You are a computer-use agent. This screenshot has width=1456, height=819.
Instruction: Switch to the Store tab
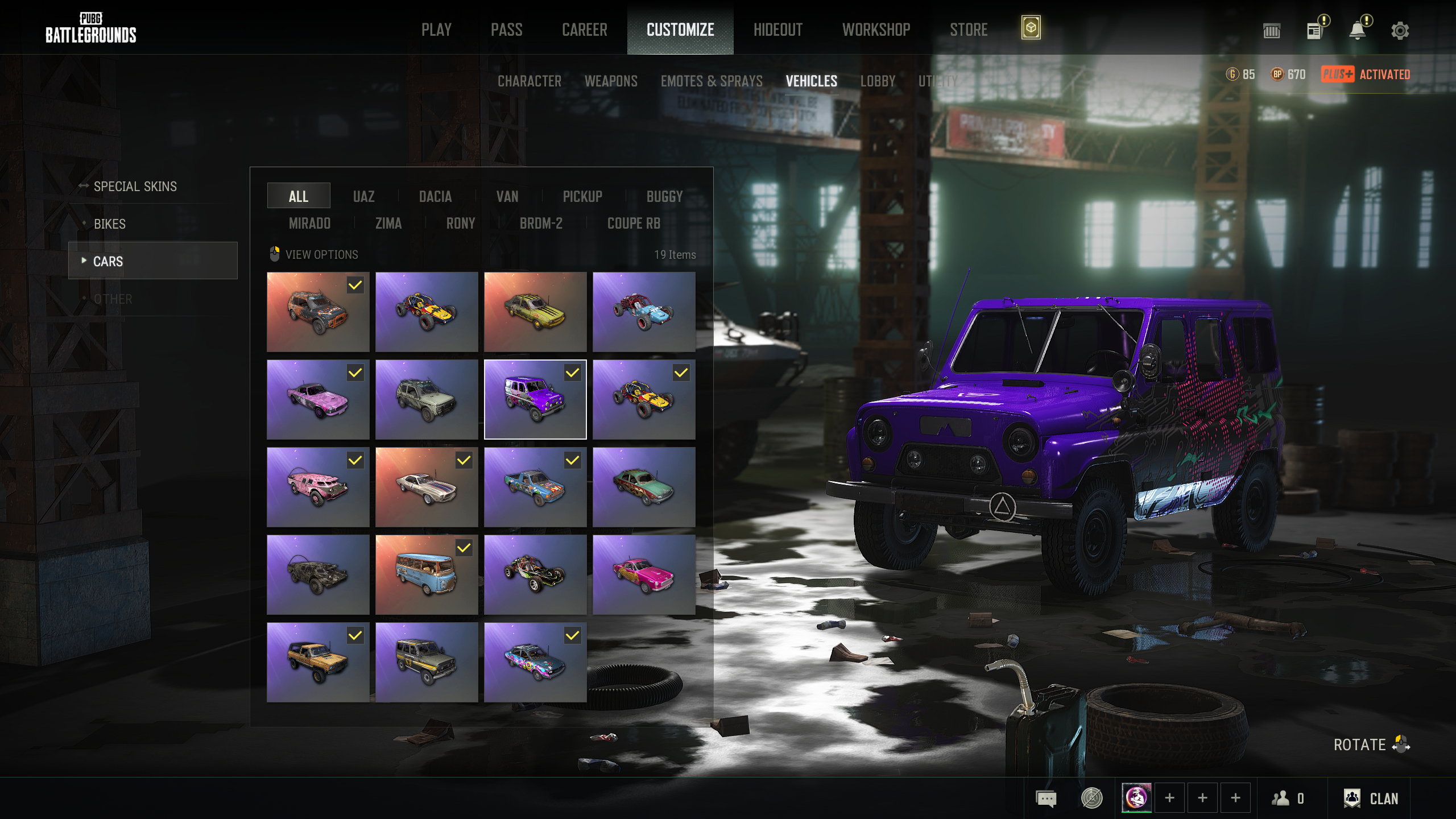click(968, 30)
